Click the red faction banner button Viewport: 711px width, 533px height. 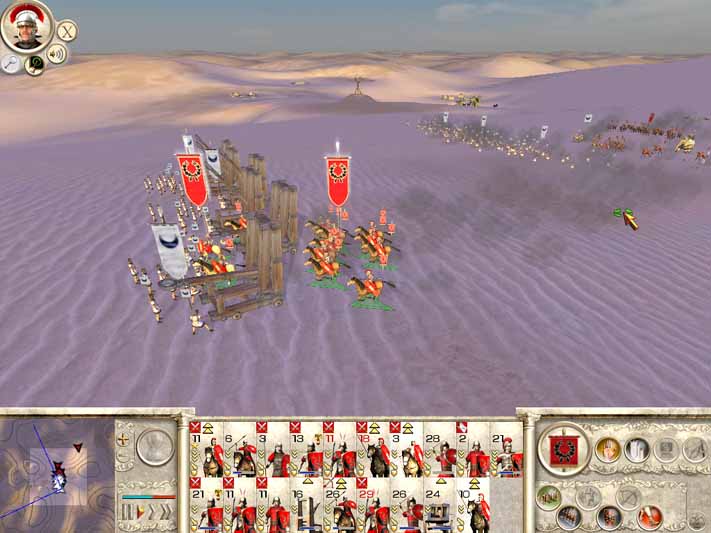pos(564,448)
